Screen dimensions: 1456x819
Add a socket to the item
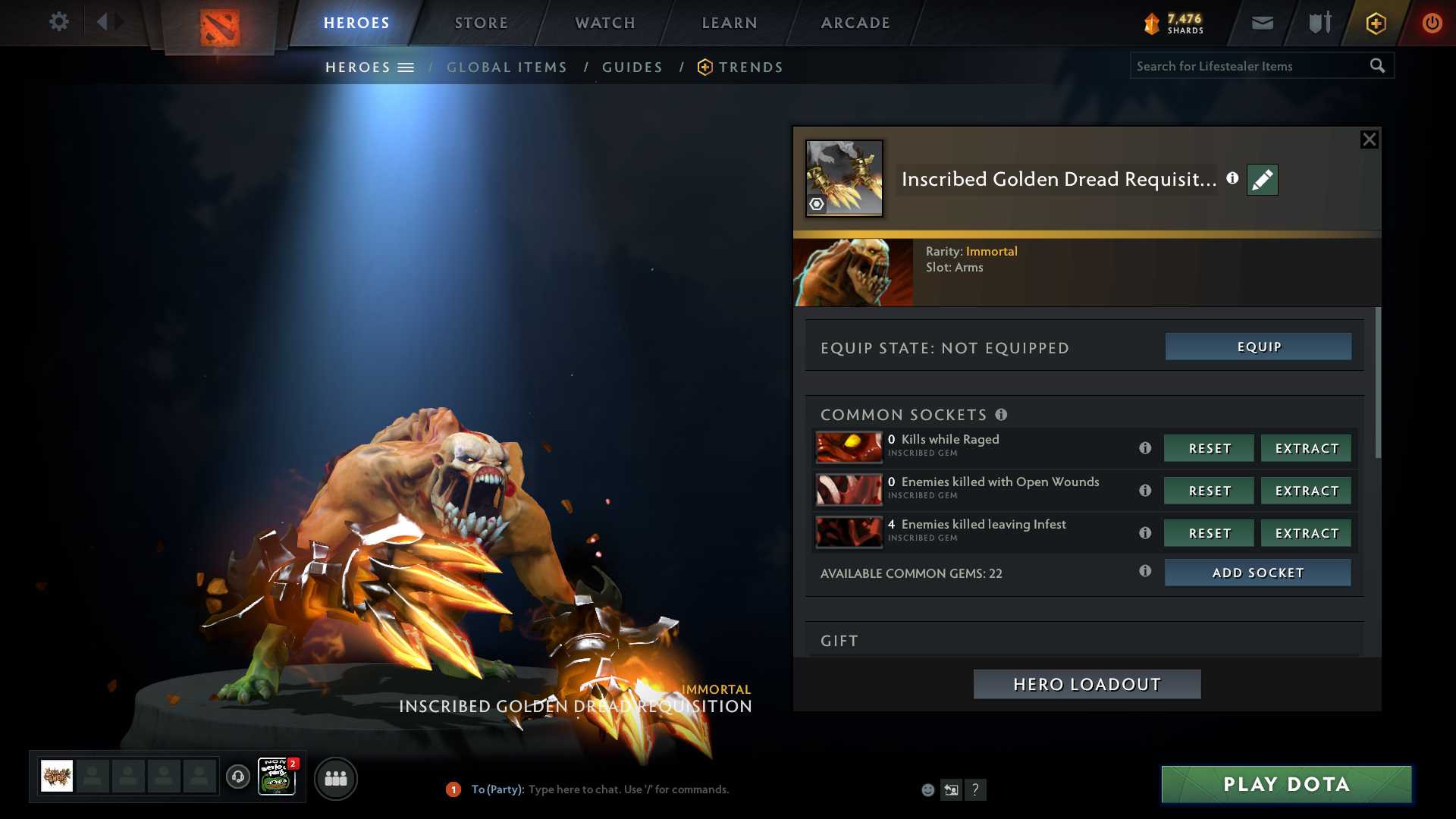point(1257,573)
